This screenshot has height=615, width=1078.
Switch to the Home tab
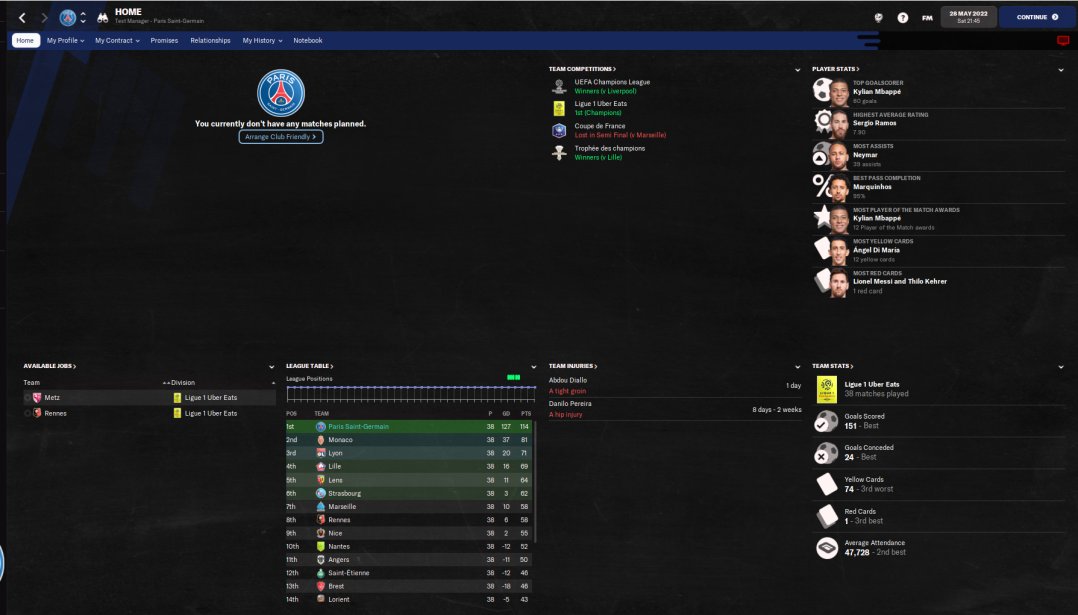[x=25, y=41]
